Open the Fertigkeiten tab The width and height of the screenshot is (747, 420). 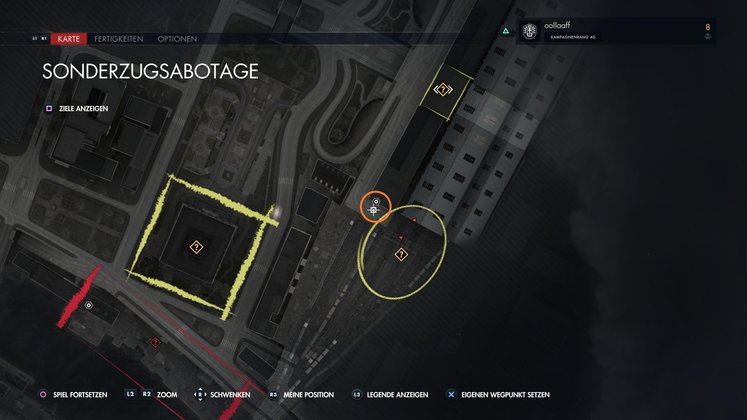pos(119,39)
